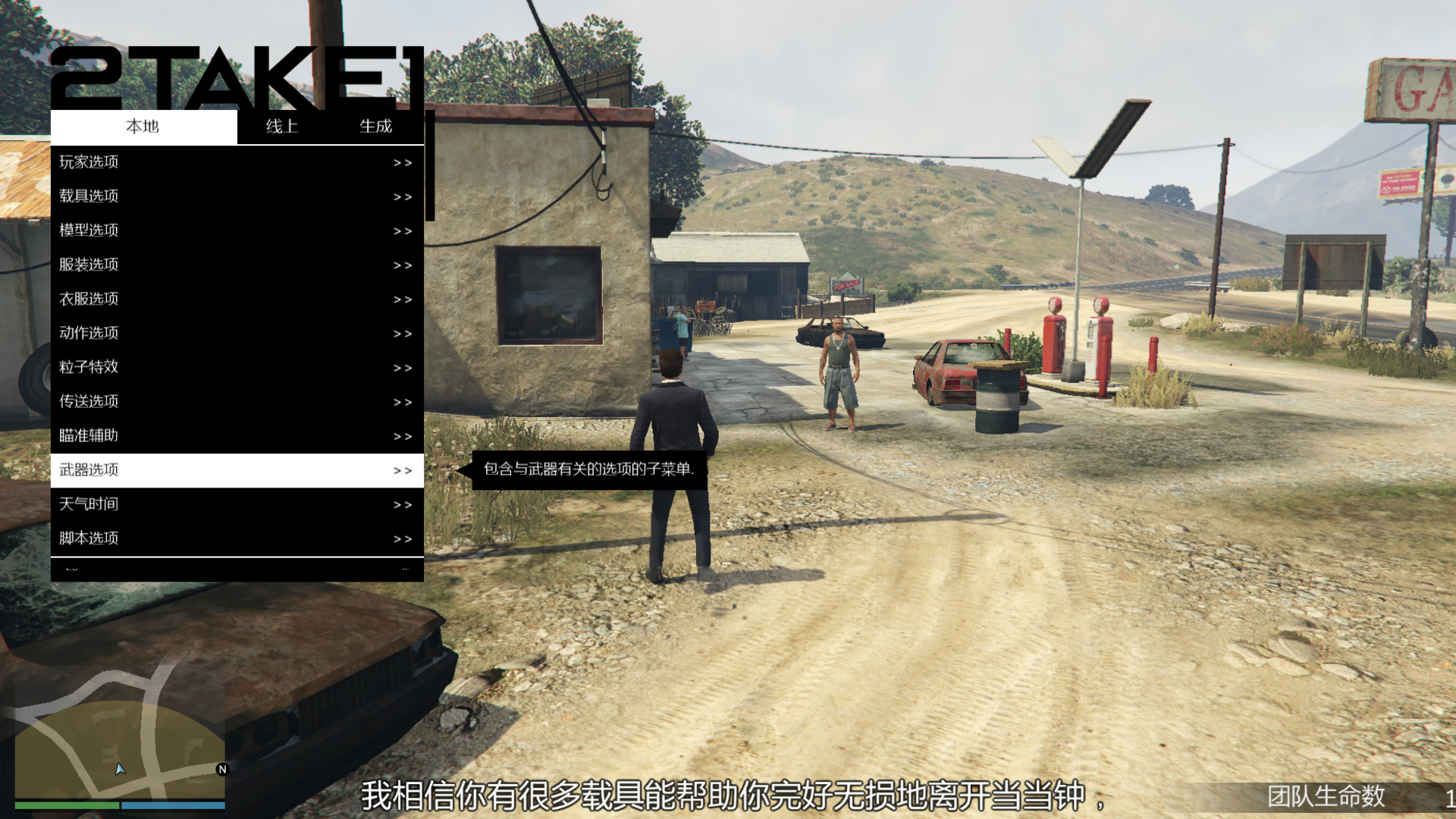Expand the submenu arrow beside 玩家选项
This screenshot has width=1456, height=819.
pyautogui.click(x=403, y=162)
